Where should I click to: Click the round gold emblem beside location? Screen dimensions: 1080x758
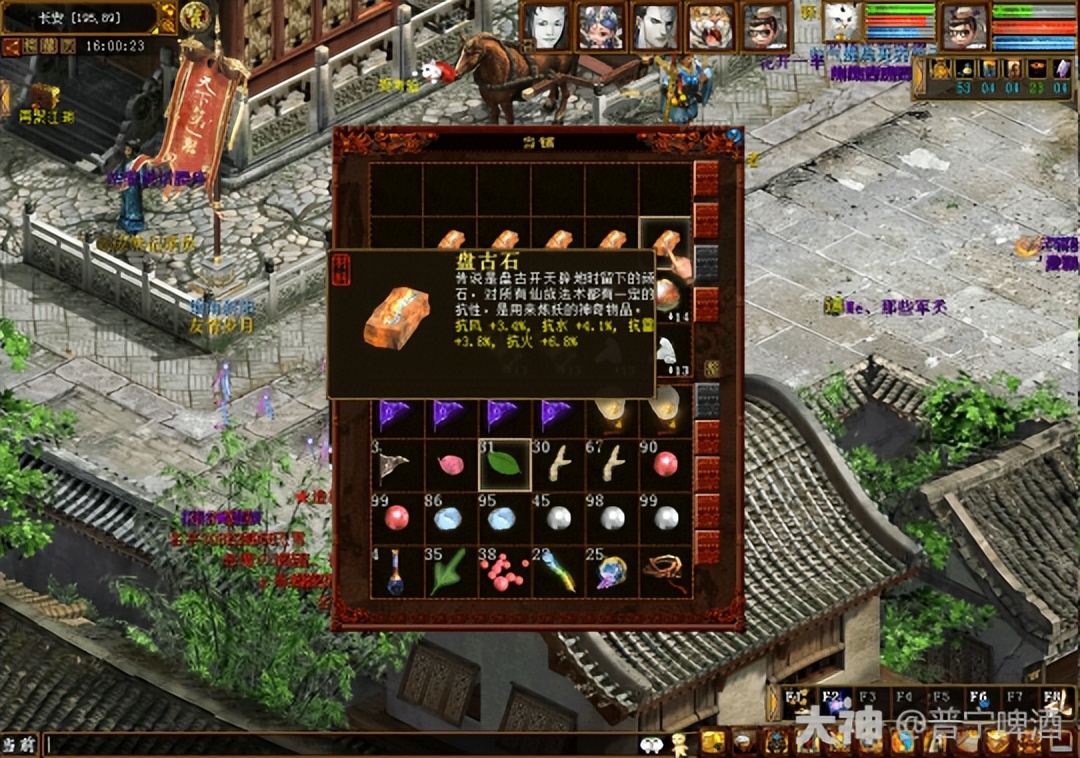click(194, 16)
